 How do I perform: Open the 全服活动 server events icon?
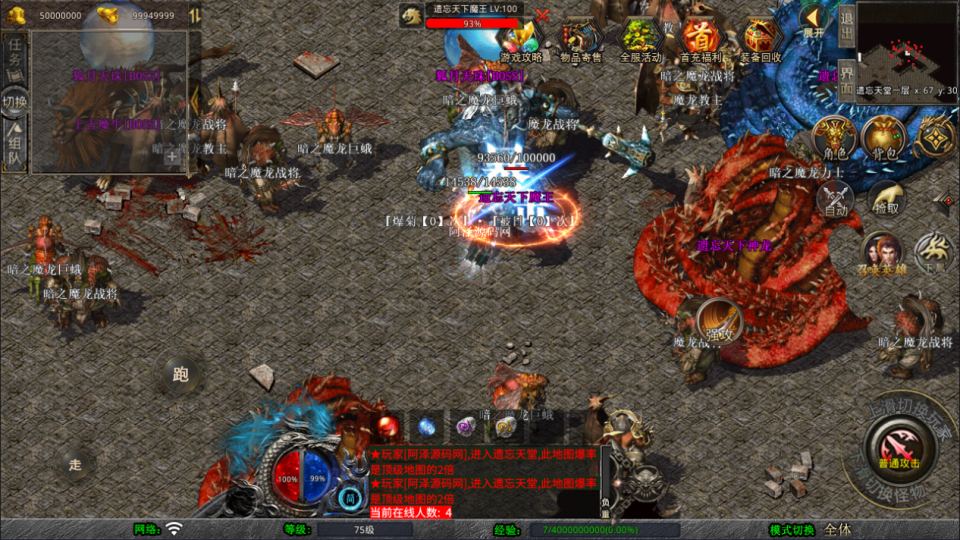pos(641,40)
